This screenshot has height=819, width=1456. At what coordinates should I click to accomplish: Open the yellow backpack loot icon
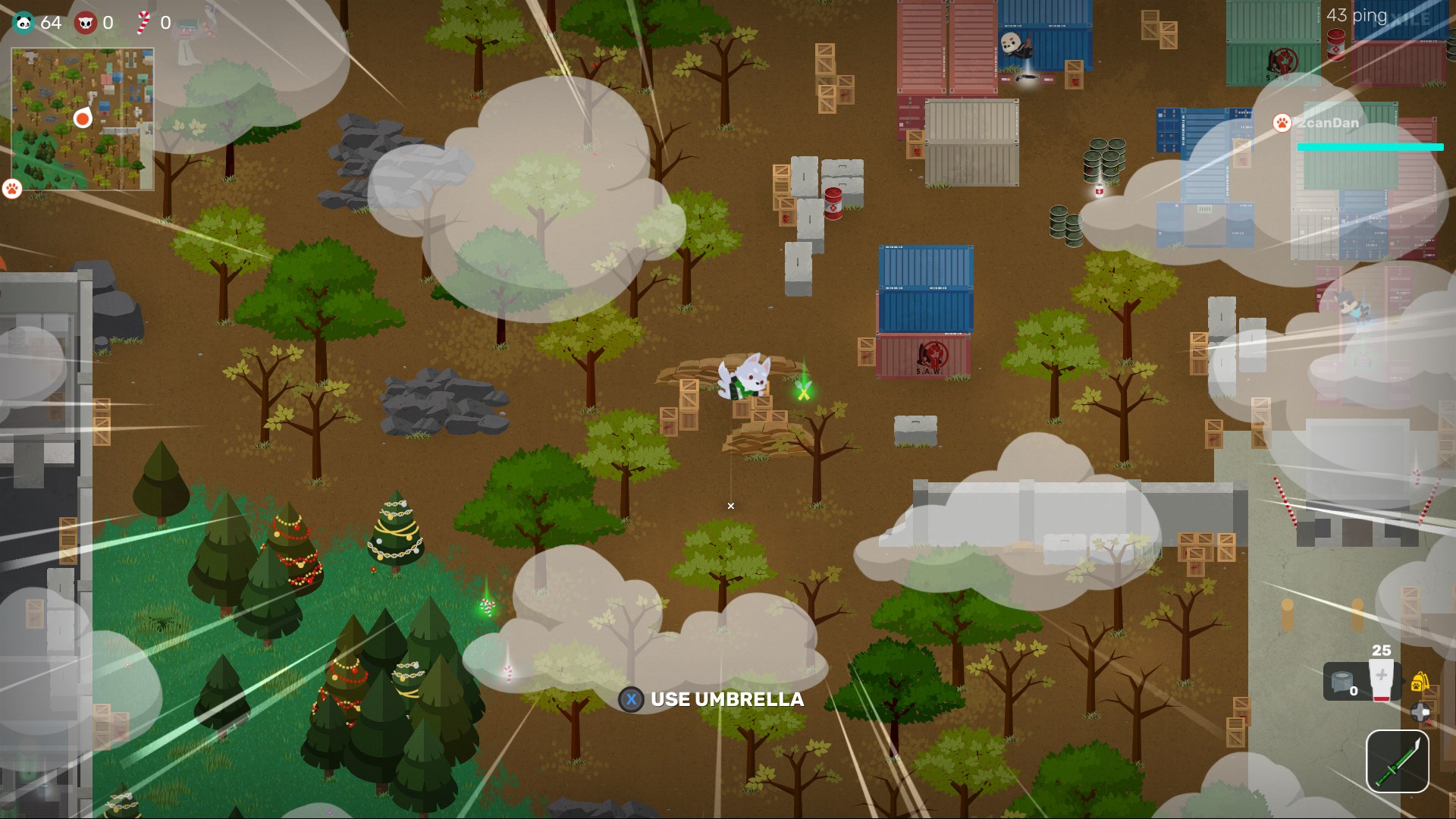[1419, 681]
